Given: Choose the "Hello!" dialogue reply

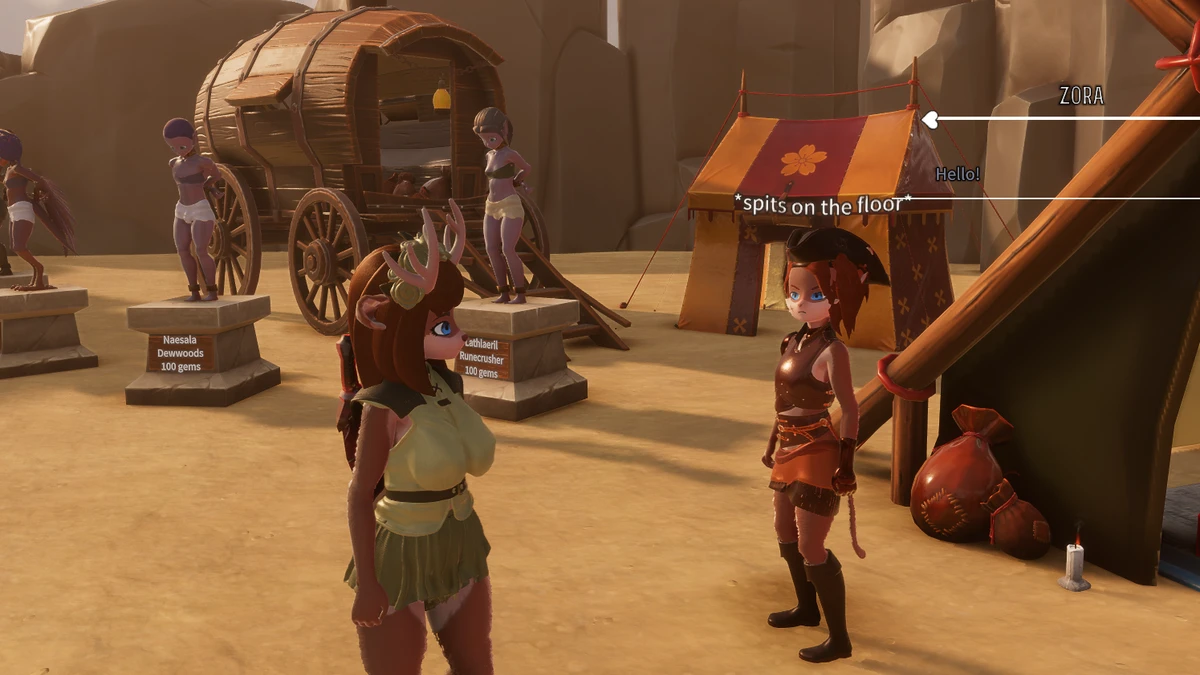Looking at the screenshot, I should 957,174.
